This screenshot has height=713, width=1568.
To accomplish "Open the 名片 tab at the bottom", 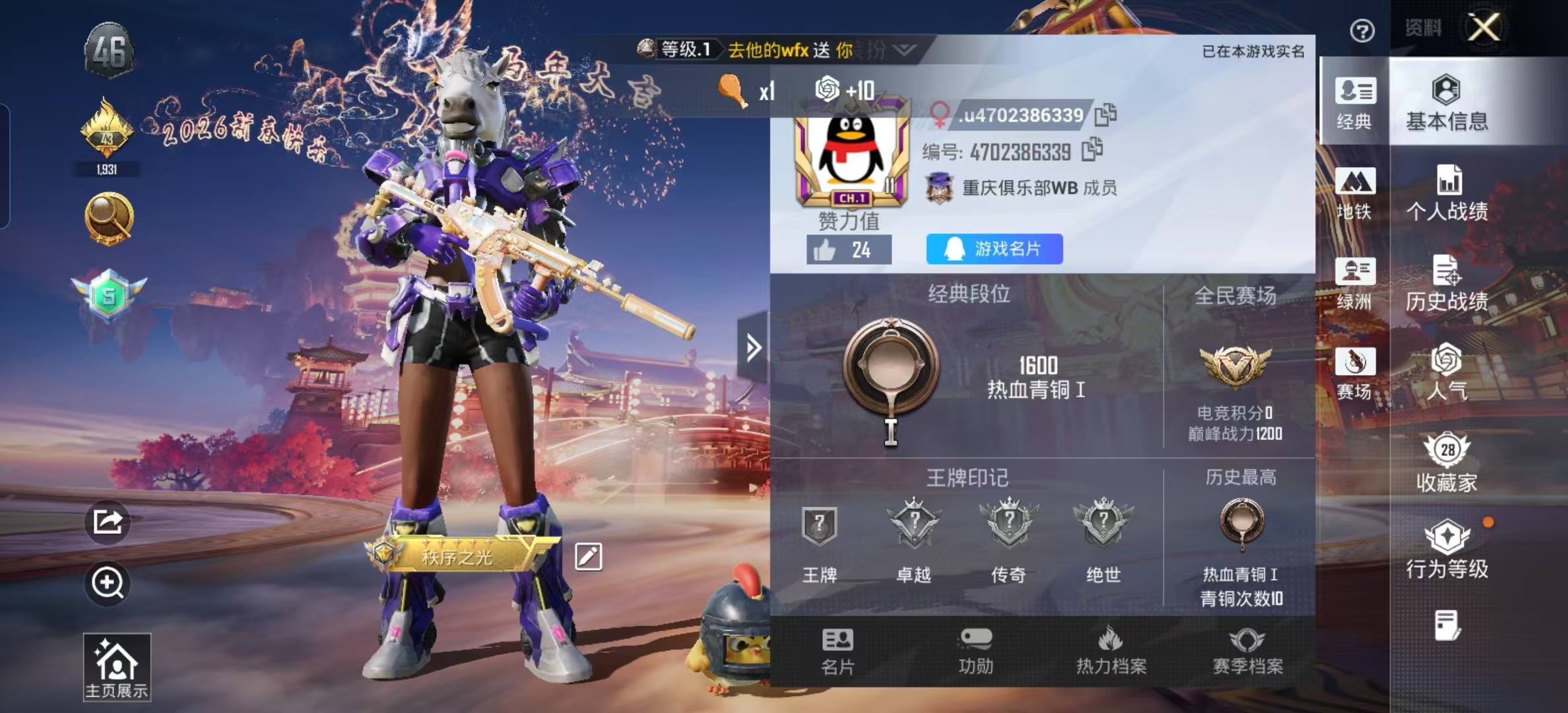I will [837, 652].
